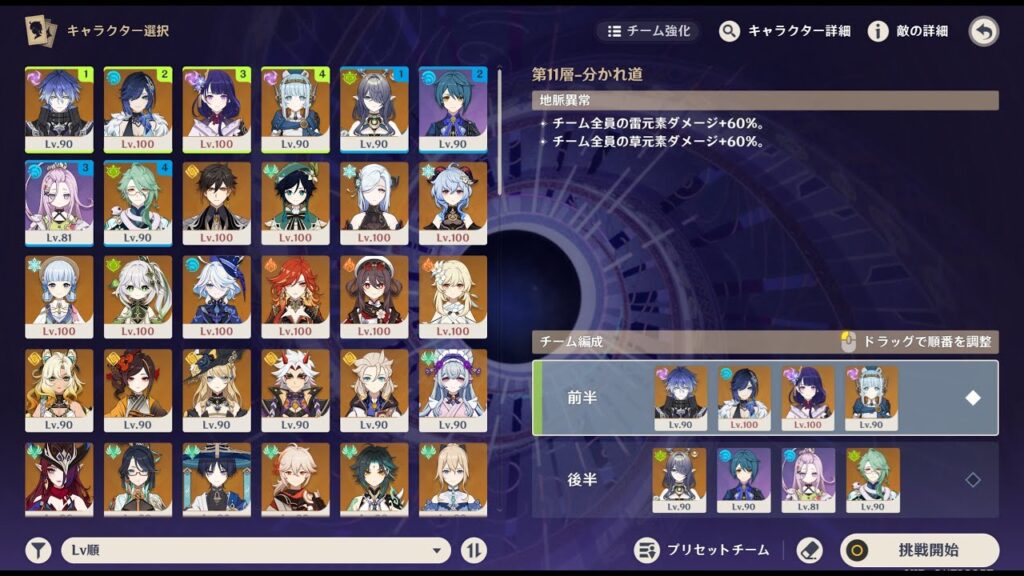View 敵の詳細 enemy details

point(908,31)
